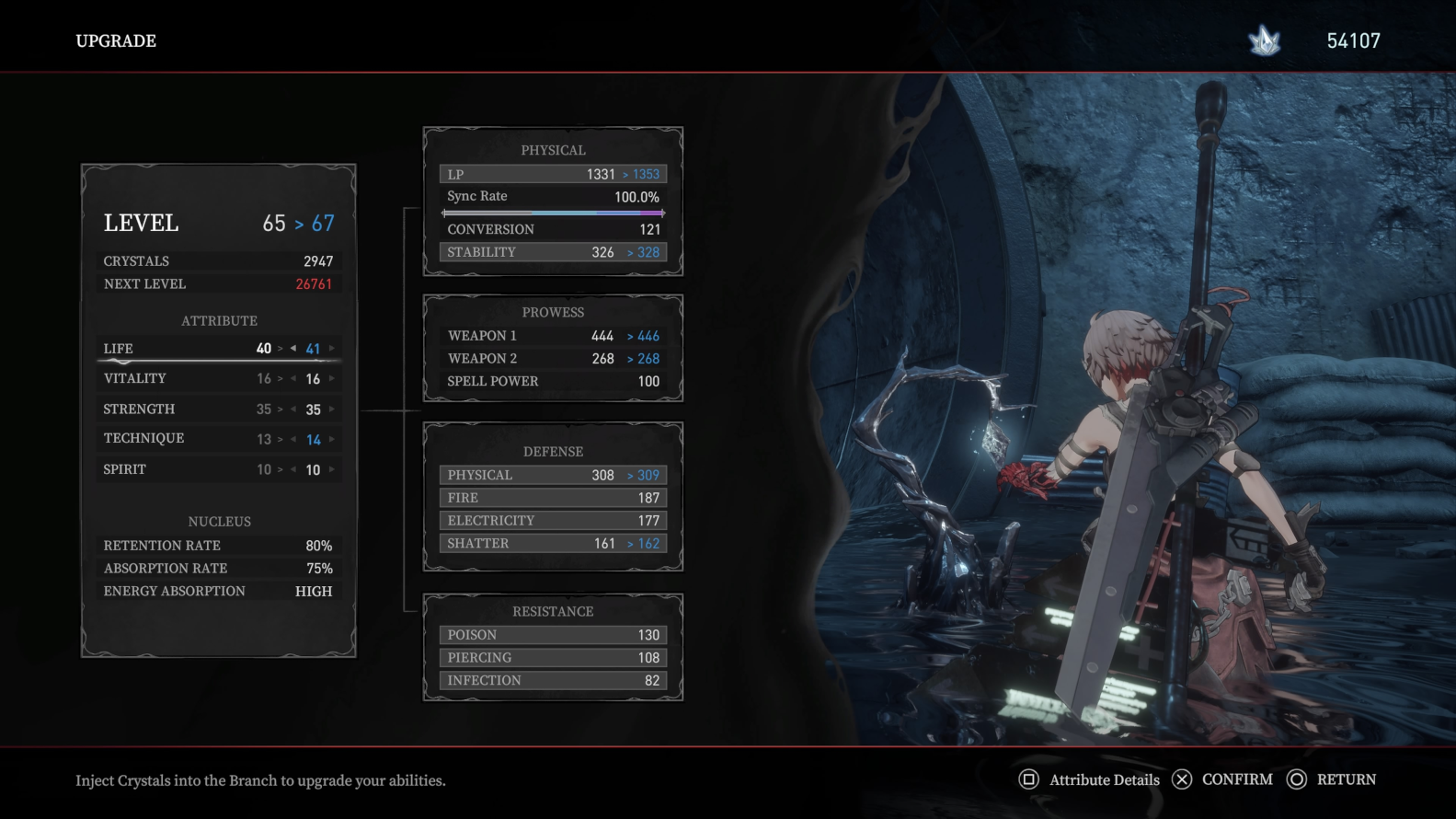Raise VITALITY using the right arrow

click(x=332, y=379)
